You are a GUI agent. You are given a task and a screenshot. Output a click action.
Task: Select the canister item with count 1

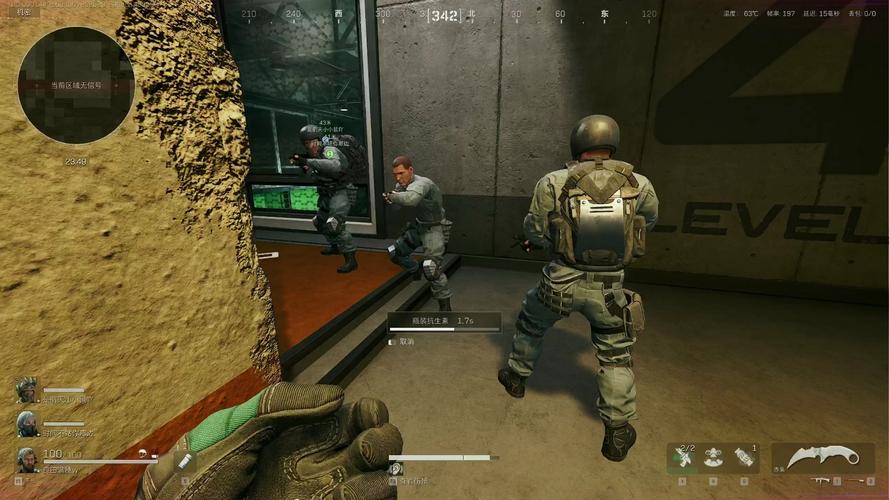pyautogui.click(x=742, y=458)
